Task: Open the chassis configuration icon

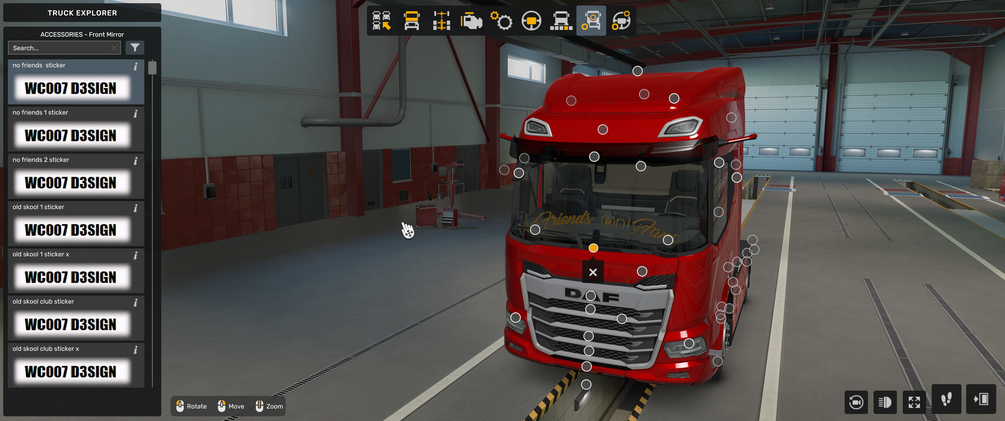Action: tap(441, 20)
